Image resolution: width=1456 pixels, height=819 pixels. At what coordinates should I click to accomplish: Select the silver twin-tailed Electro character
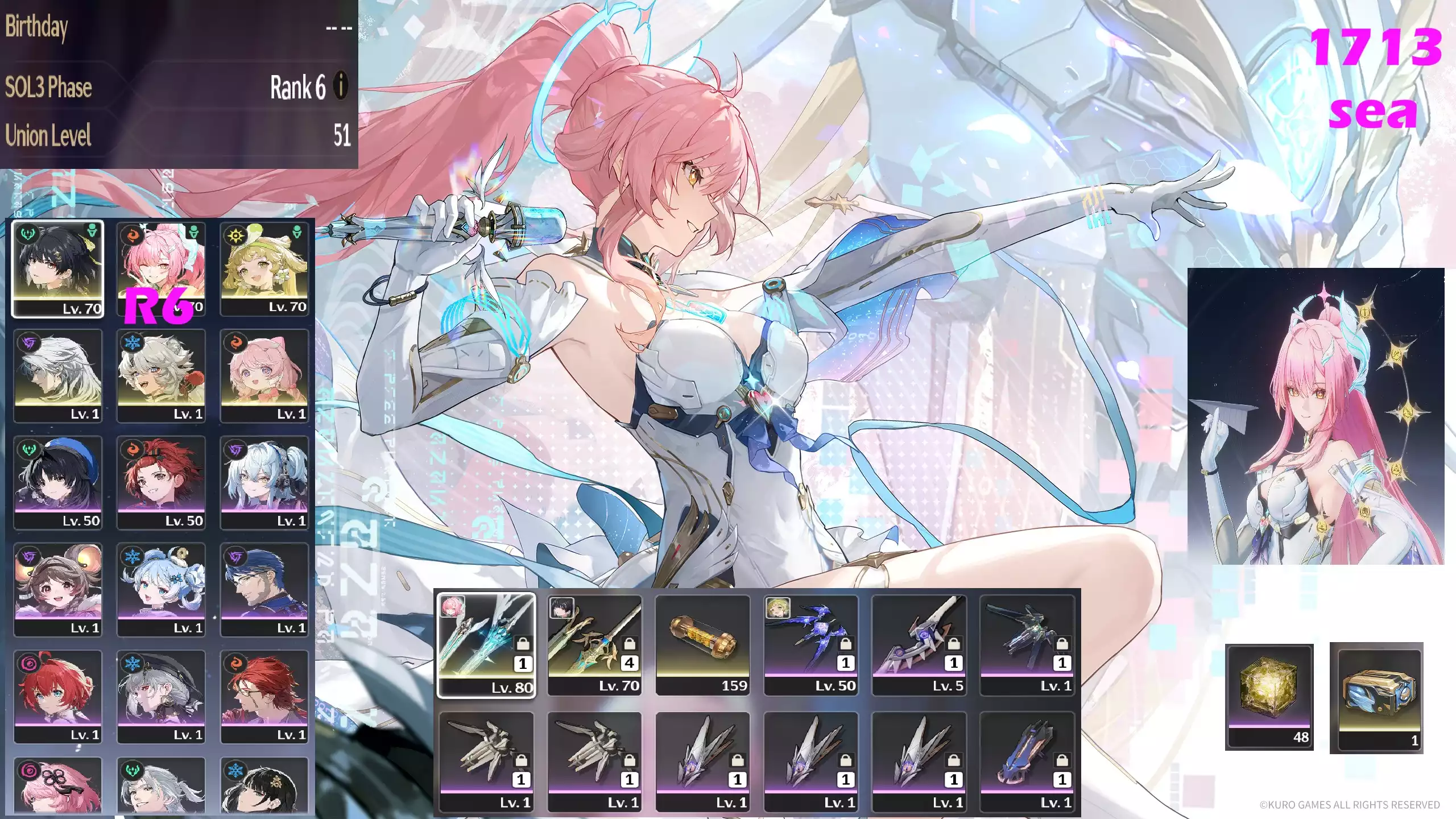264,482
